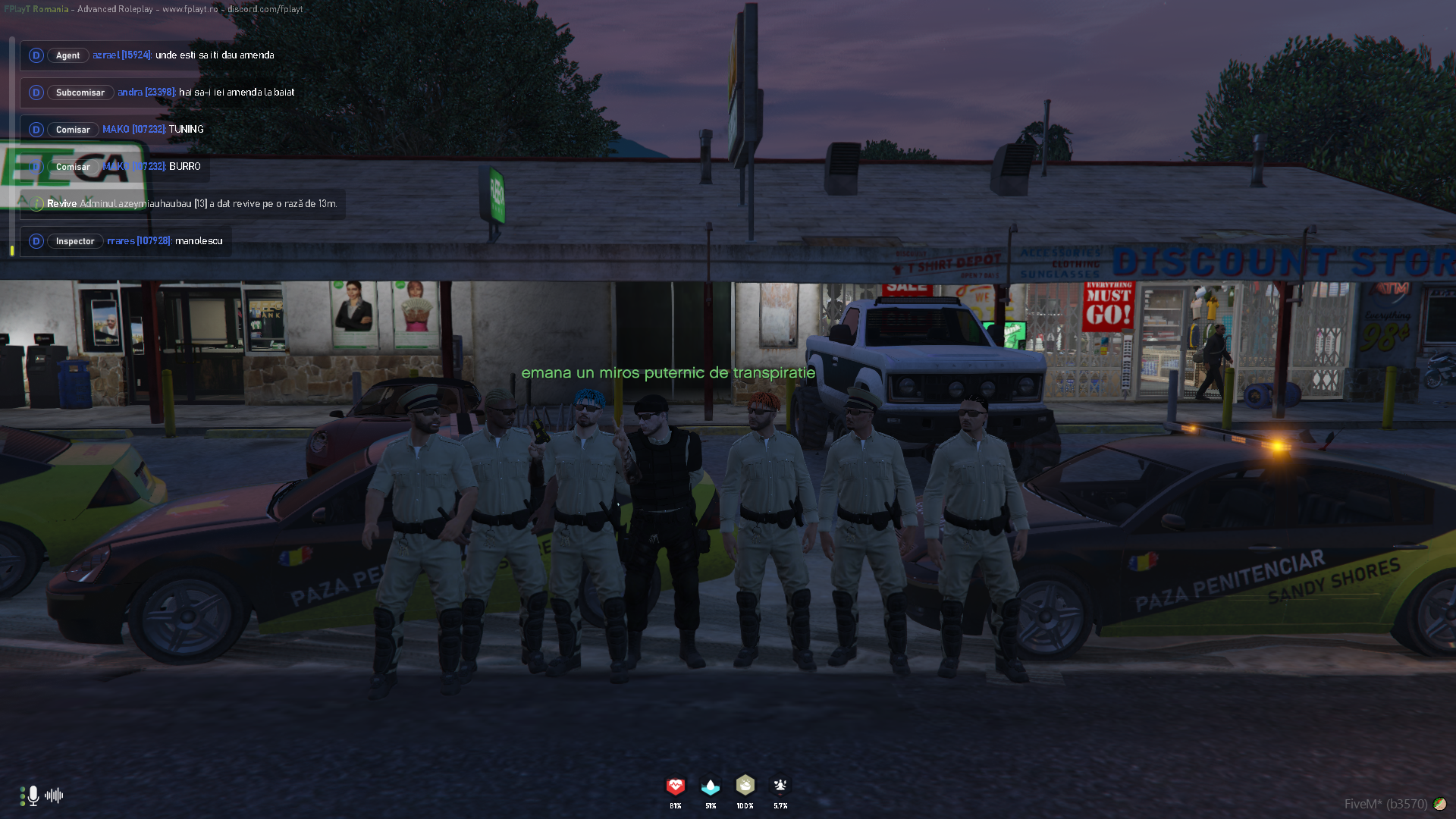Toggle the microphone voice icon

[33, 795]
